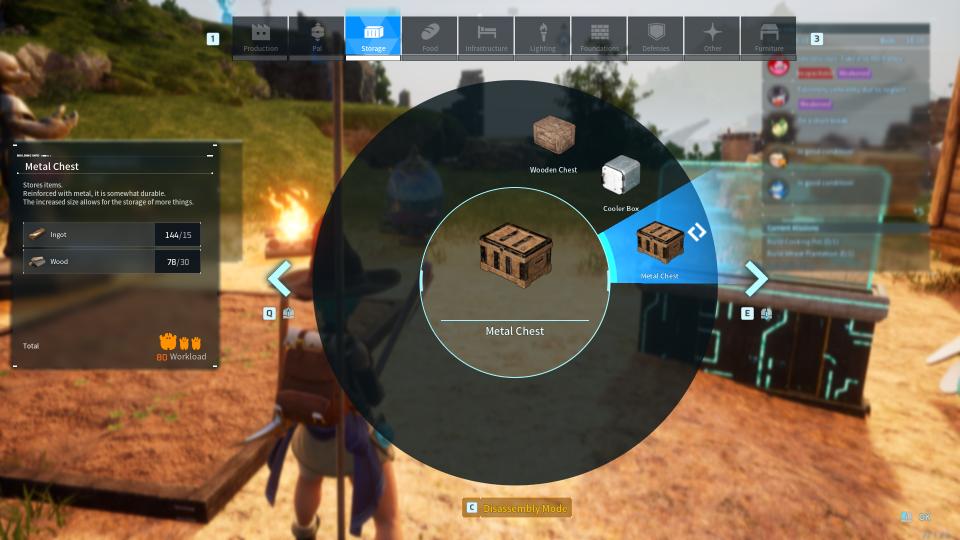Select the highlighted Metal Chest wheel segment
The image size is (960, 540).
[660, 243]
